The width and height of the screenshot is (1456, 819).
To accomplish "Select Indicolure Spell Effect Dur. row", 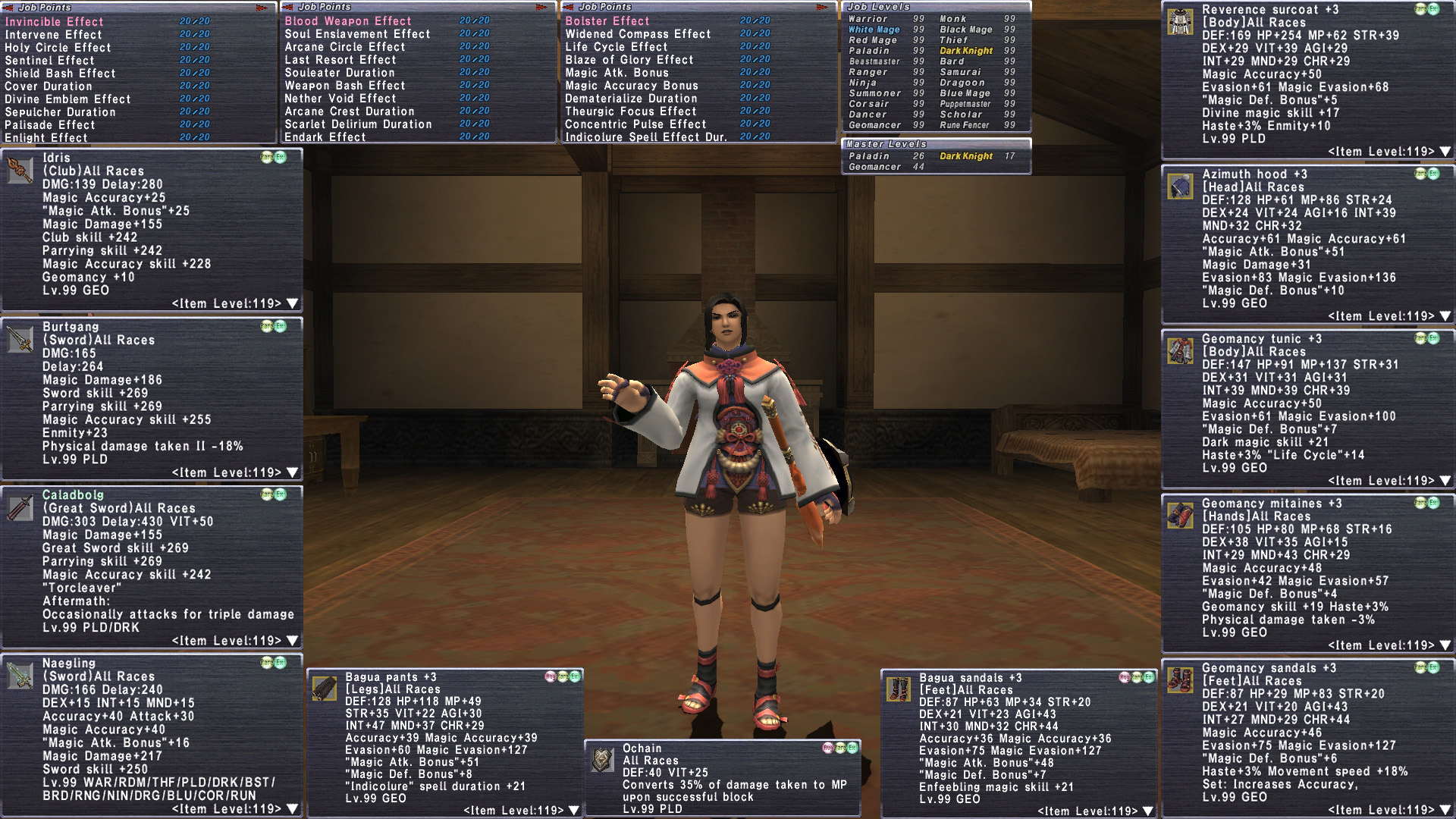I will coord(645,137).
